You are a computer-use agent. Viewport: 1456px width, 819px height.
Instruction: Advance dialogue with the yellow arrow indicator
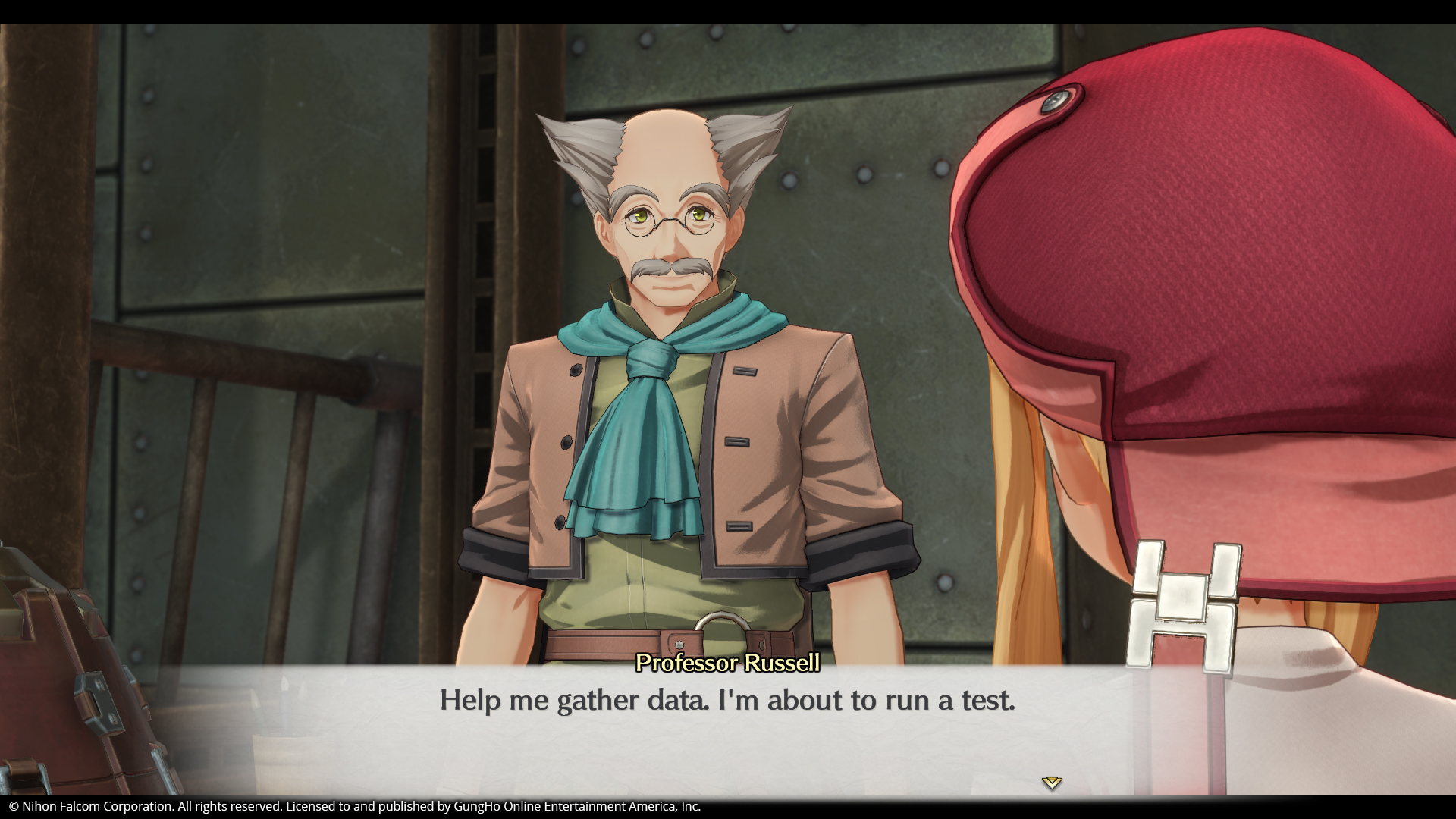pyautogui.click(x=1051, y=783)
